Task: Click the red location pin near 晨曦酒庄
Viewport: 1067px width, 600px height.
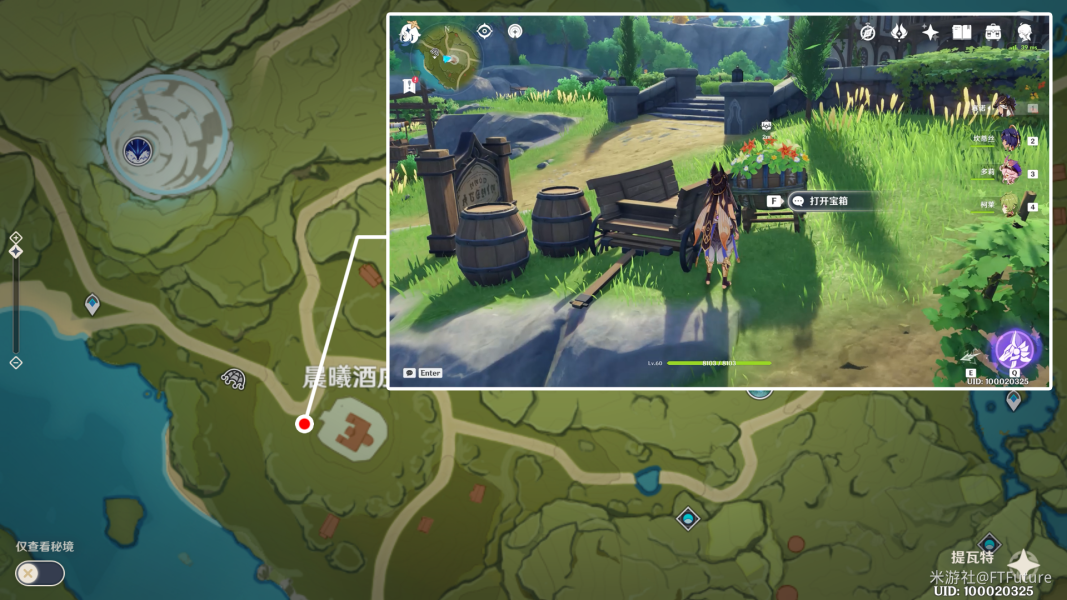Action: [x=304, y=424]
